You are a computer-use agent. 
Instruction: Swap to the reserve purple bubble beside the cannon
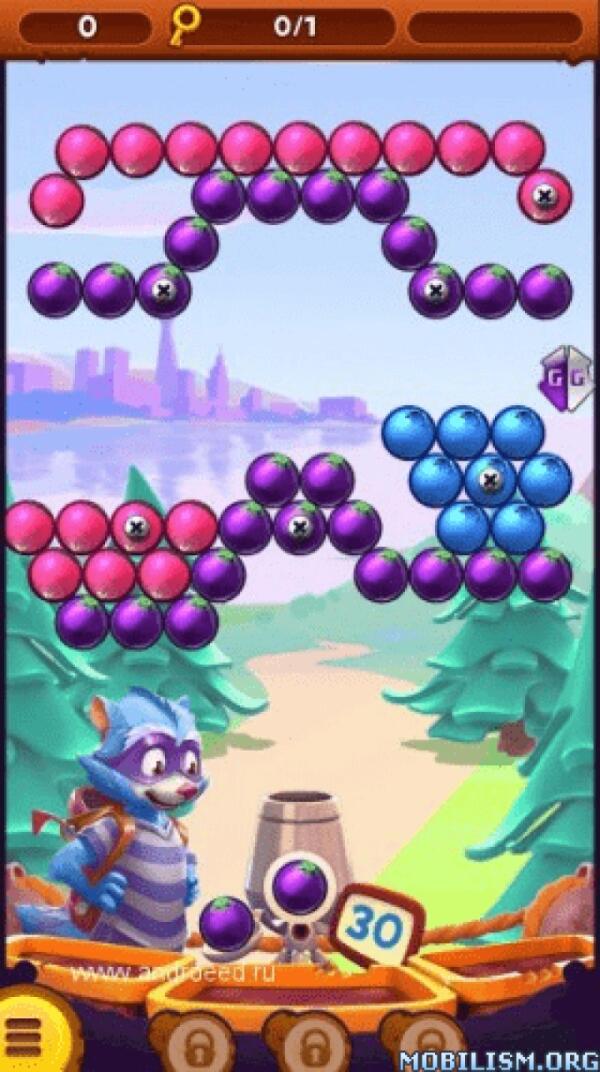click(x=227, y=923)
